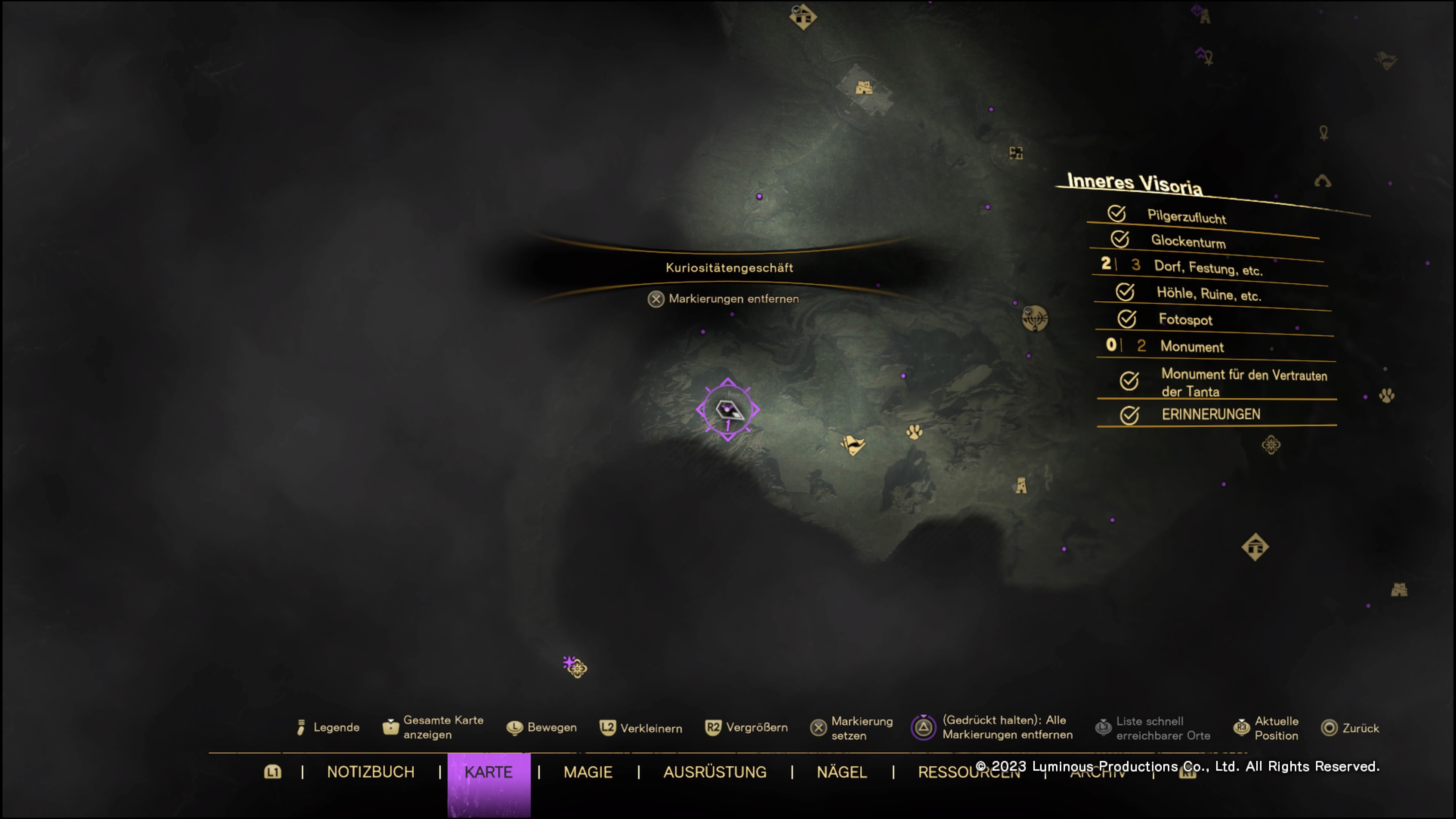
Task: Select the ERINNERUNGEN list entry
Action: (x=1211, y=414)
